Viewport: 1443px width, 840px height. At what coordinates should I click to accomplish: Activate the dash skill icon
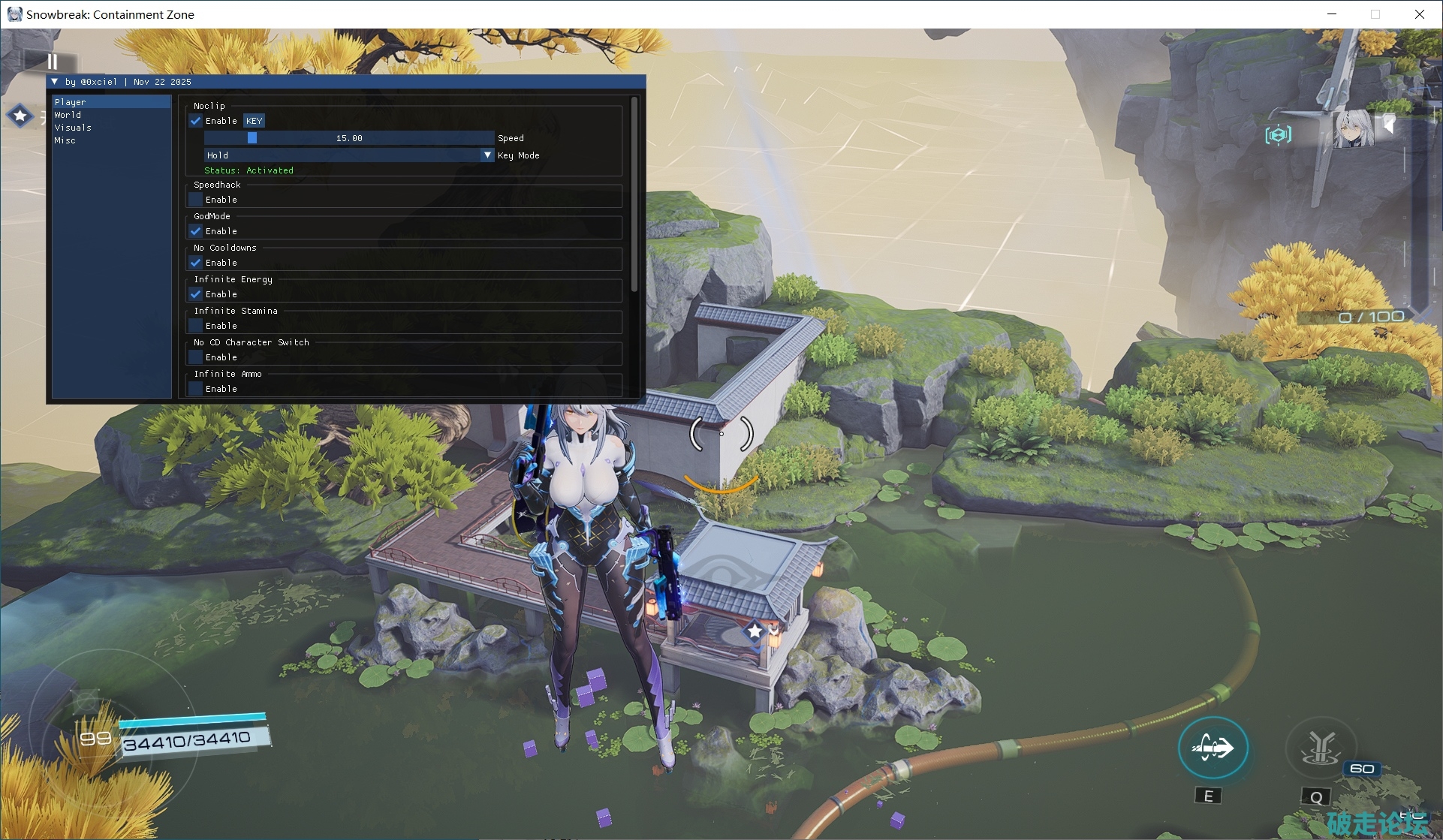tap(1213, 748)
